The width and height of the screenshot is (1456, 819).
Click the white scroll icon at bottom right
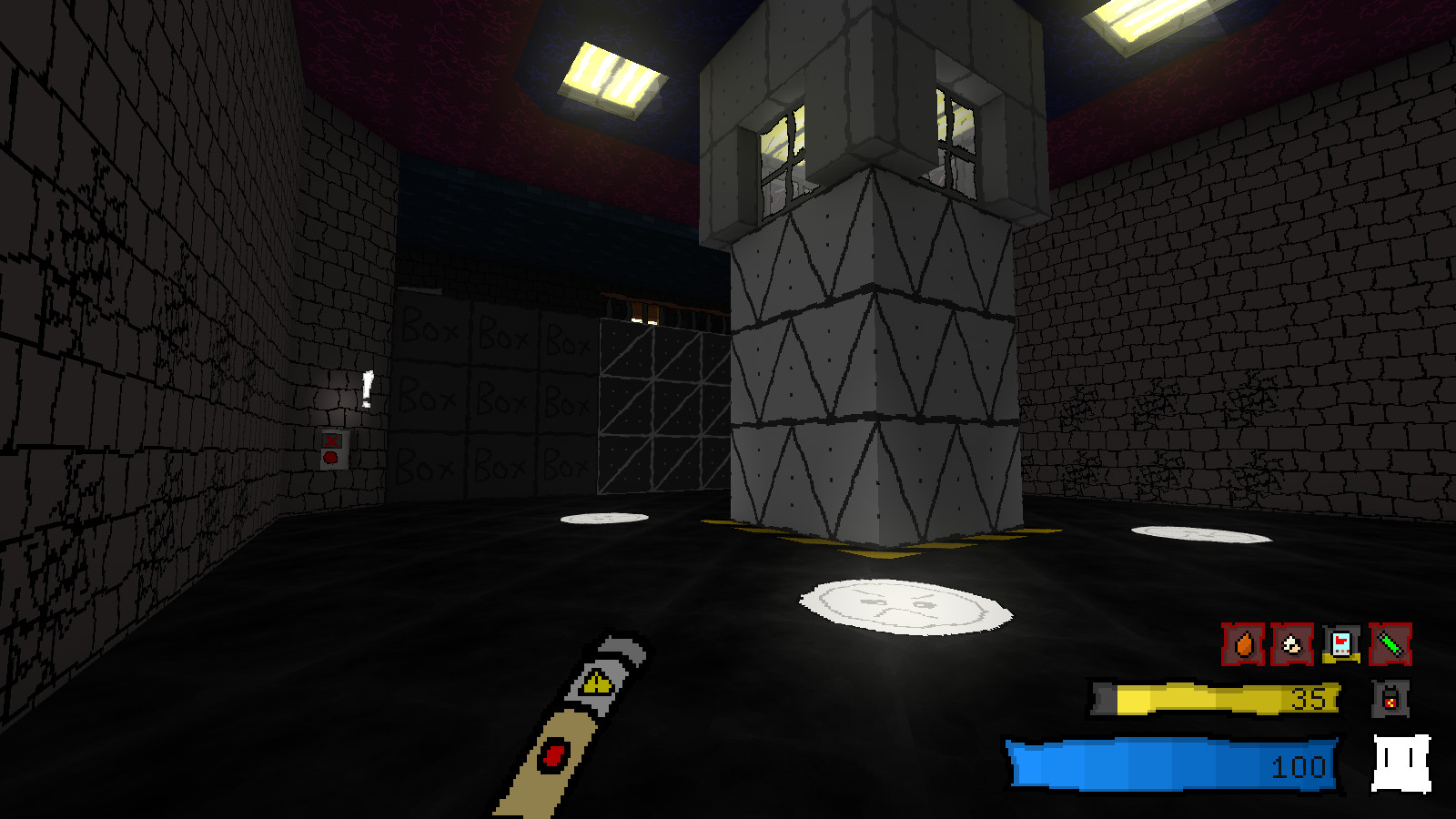(1401, 763)
